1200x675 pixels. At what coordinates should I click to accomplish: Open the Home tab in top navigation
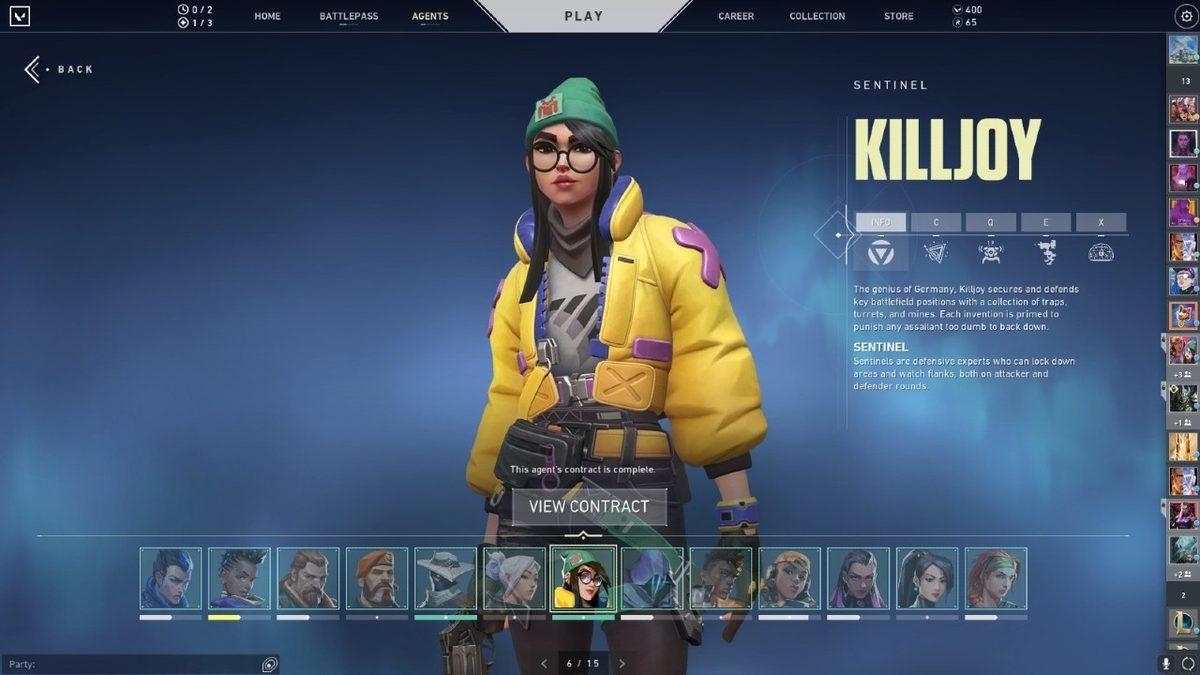pos(267,16)
